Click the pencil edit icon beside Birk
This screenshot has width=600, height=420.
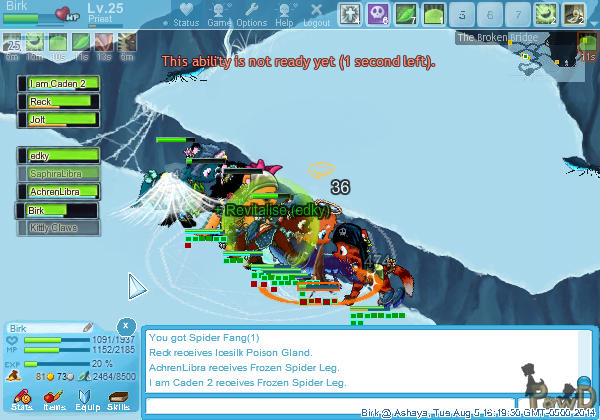pos(88,328)
